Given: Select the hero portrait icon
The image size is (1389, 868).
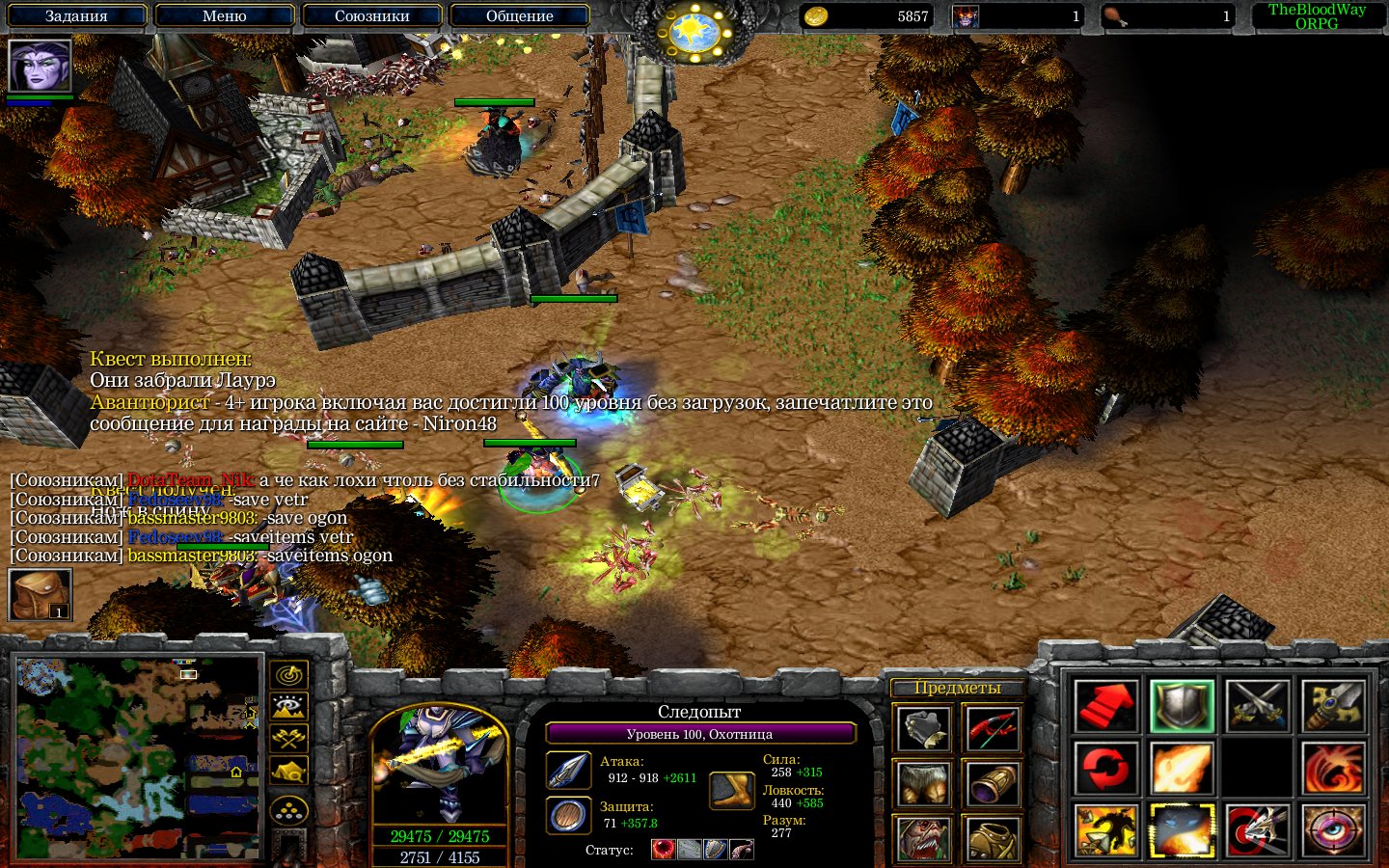Looking at the screenshot, I should 40,66.
